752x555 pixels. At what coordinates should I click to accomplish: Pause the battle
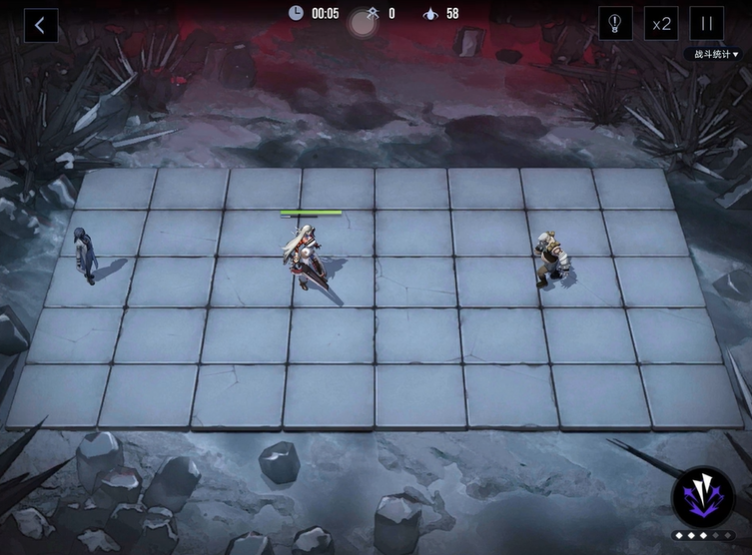pyautogui.click(x=706, y=24)
